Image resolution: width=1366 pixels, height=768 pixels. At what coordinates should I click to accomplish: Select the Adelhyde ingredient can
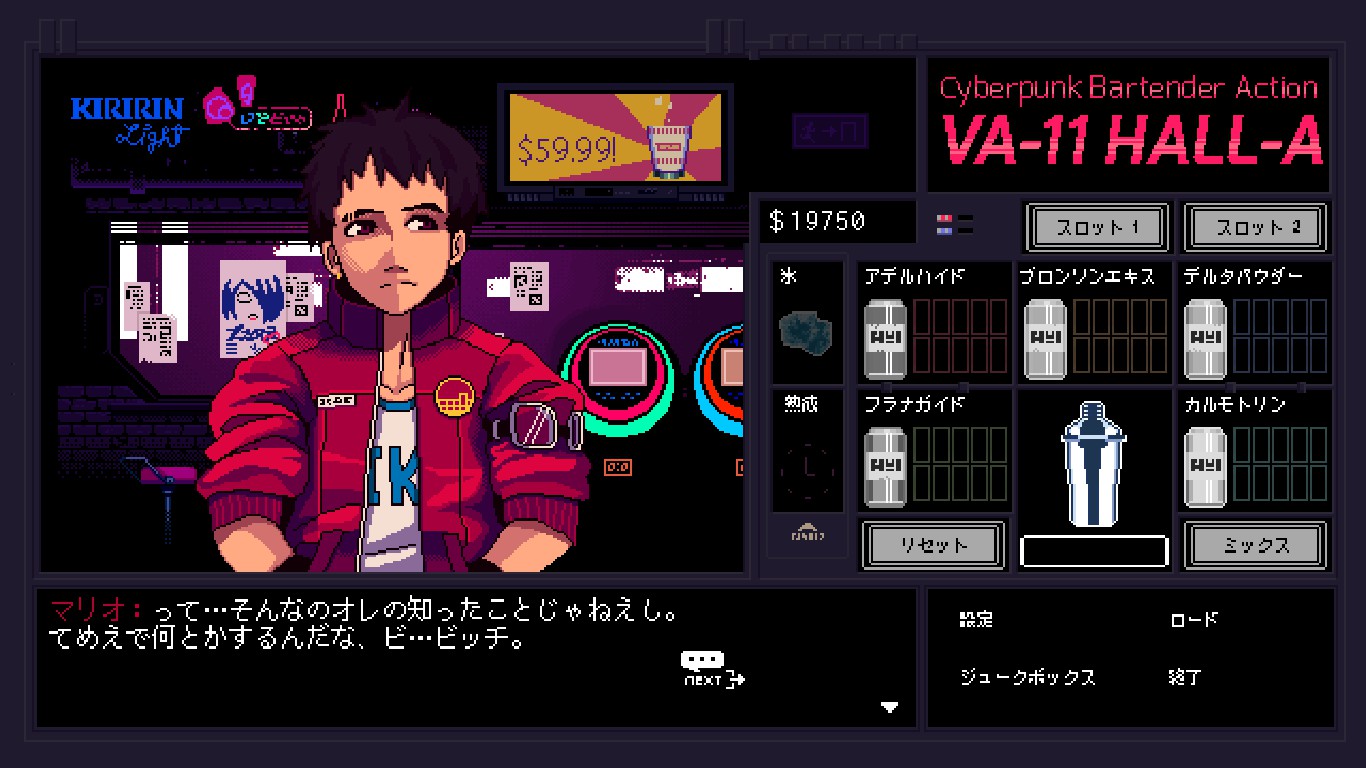(x=885, y=337)
